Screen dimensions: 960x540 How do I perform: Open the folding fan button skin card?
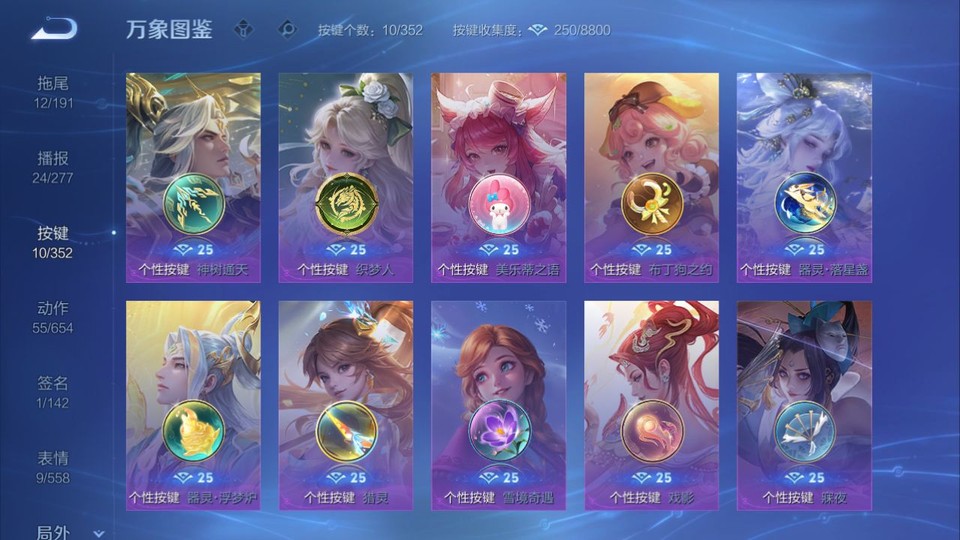(804, 405)
